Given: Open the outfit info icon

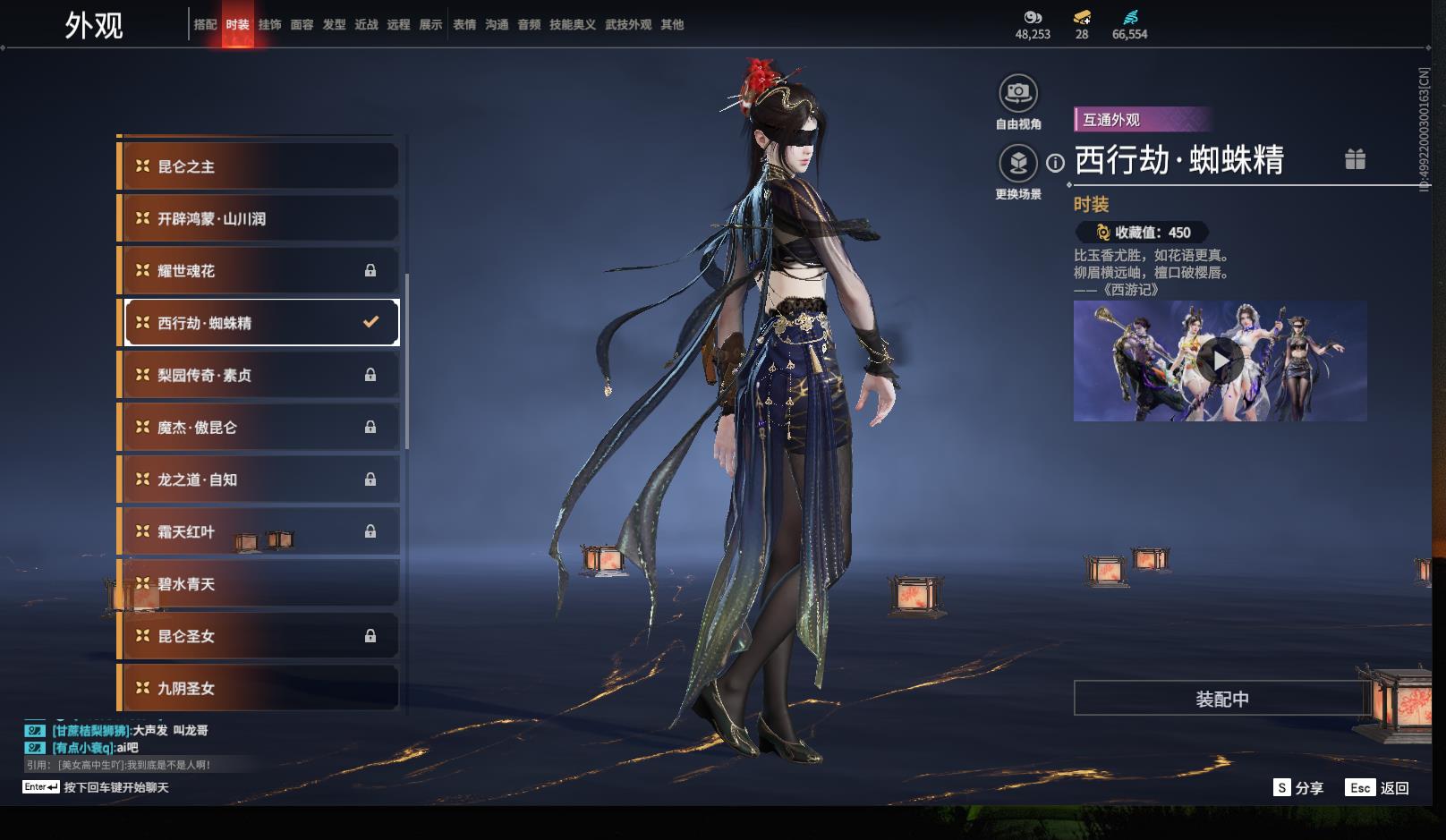Looking at the screenshot, I should (x=1056, y=163).
